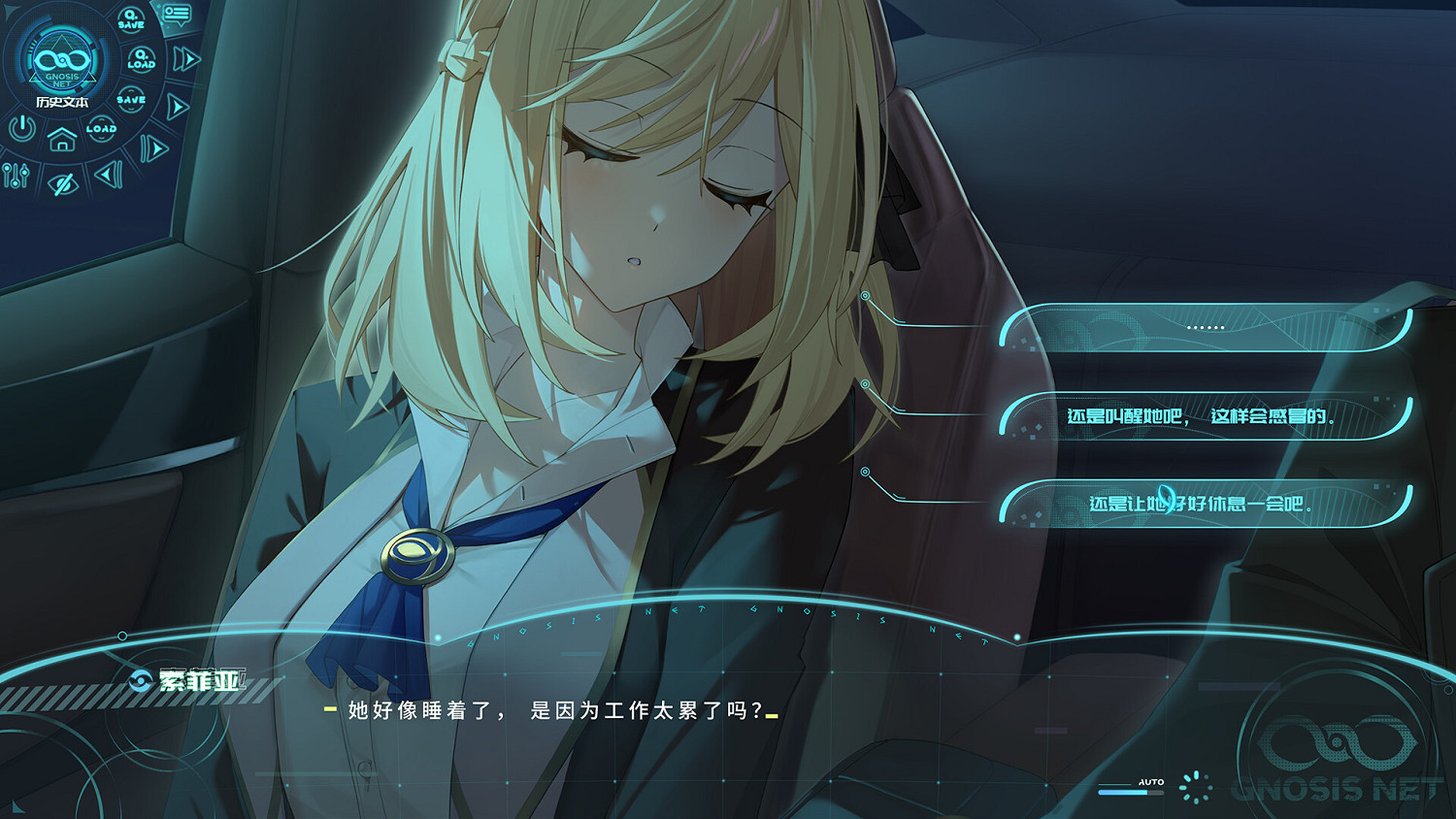1456x819 pixels.
Task: Collapse the radial menu via the GNOSIS NET emblem
Action: coord(62,61)
